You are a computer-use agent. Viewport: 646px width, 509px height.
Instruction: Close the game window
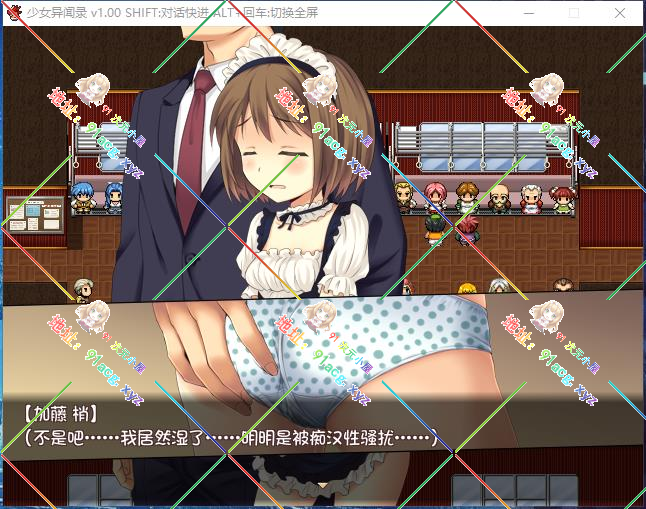[620, 13]
